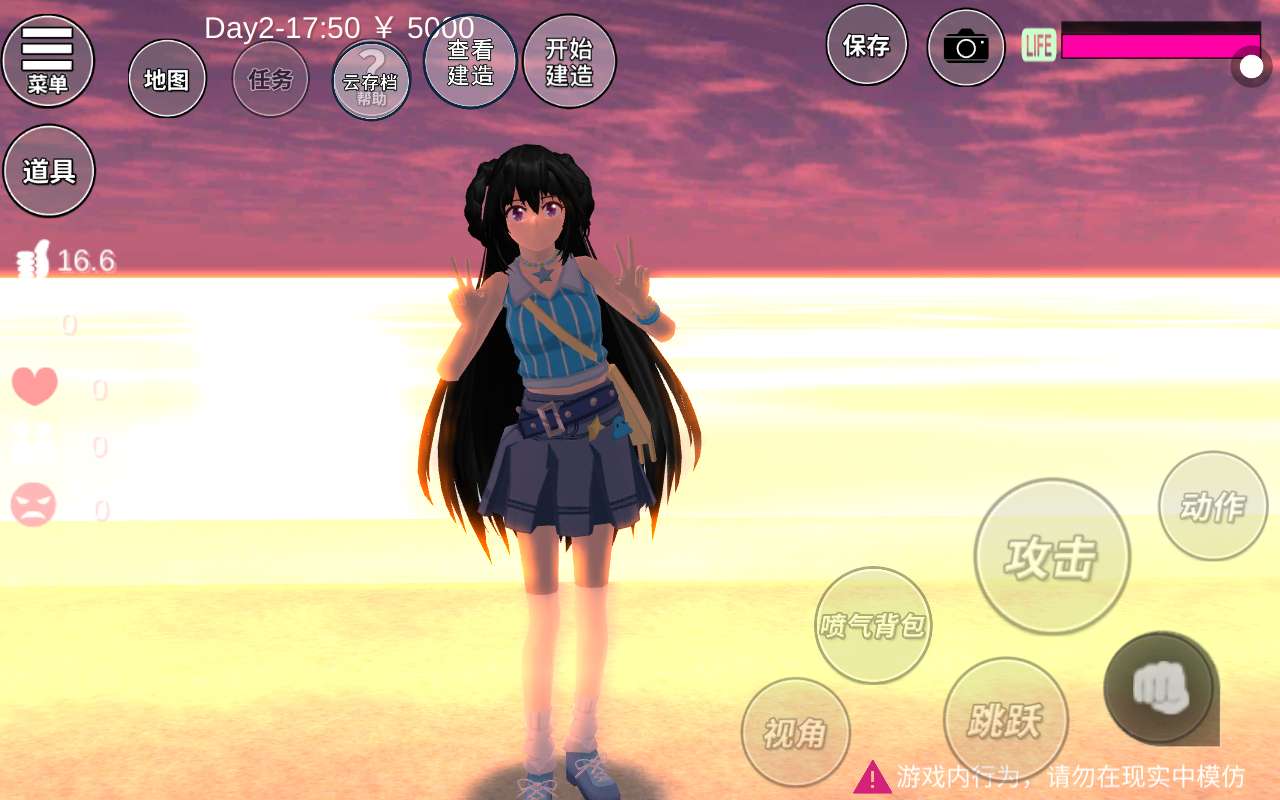Click the 保存 save button
Screen dimensions: 1280x800
(x=866, y=45)
